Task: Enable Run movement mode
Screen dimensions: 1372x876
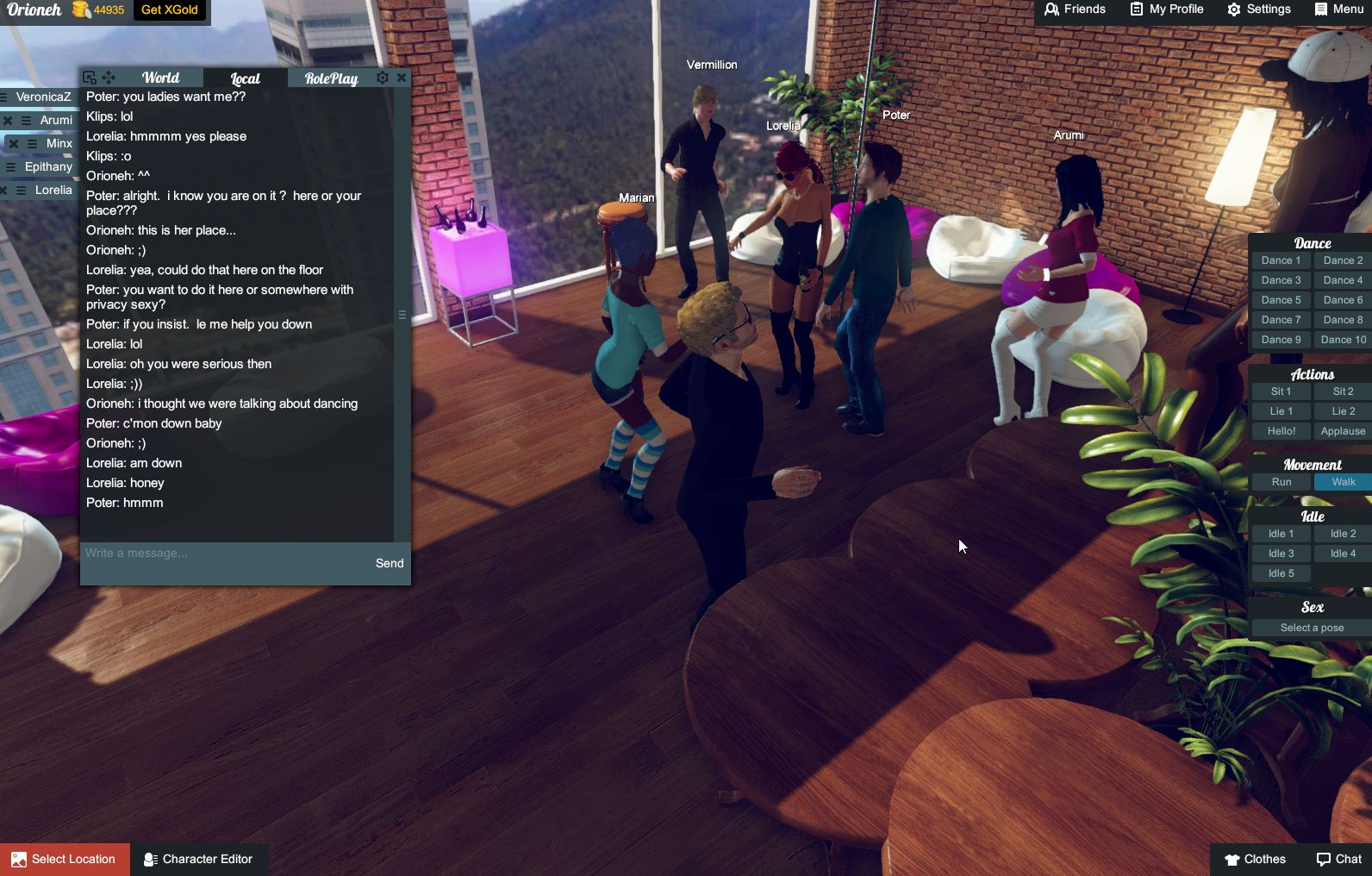Action: click(x=1281, y=482)
